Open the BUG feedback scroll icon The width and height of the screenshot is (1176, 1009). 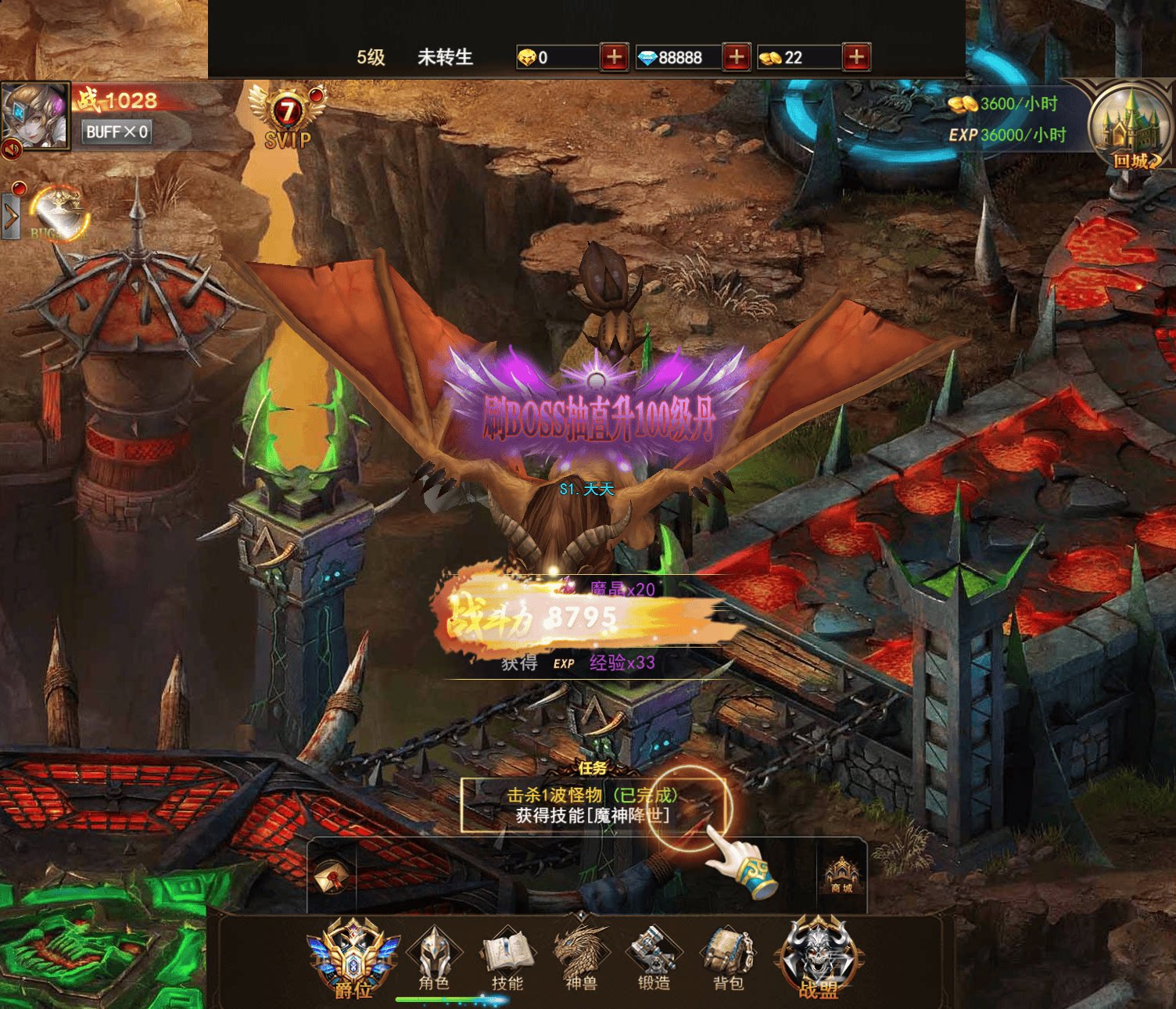pyautogui.click(x=58, y=214)
